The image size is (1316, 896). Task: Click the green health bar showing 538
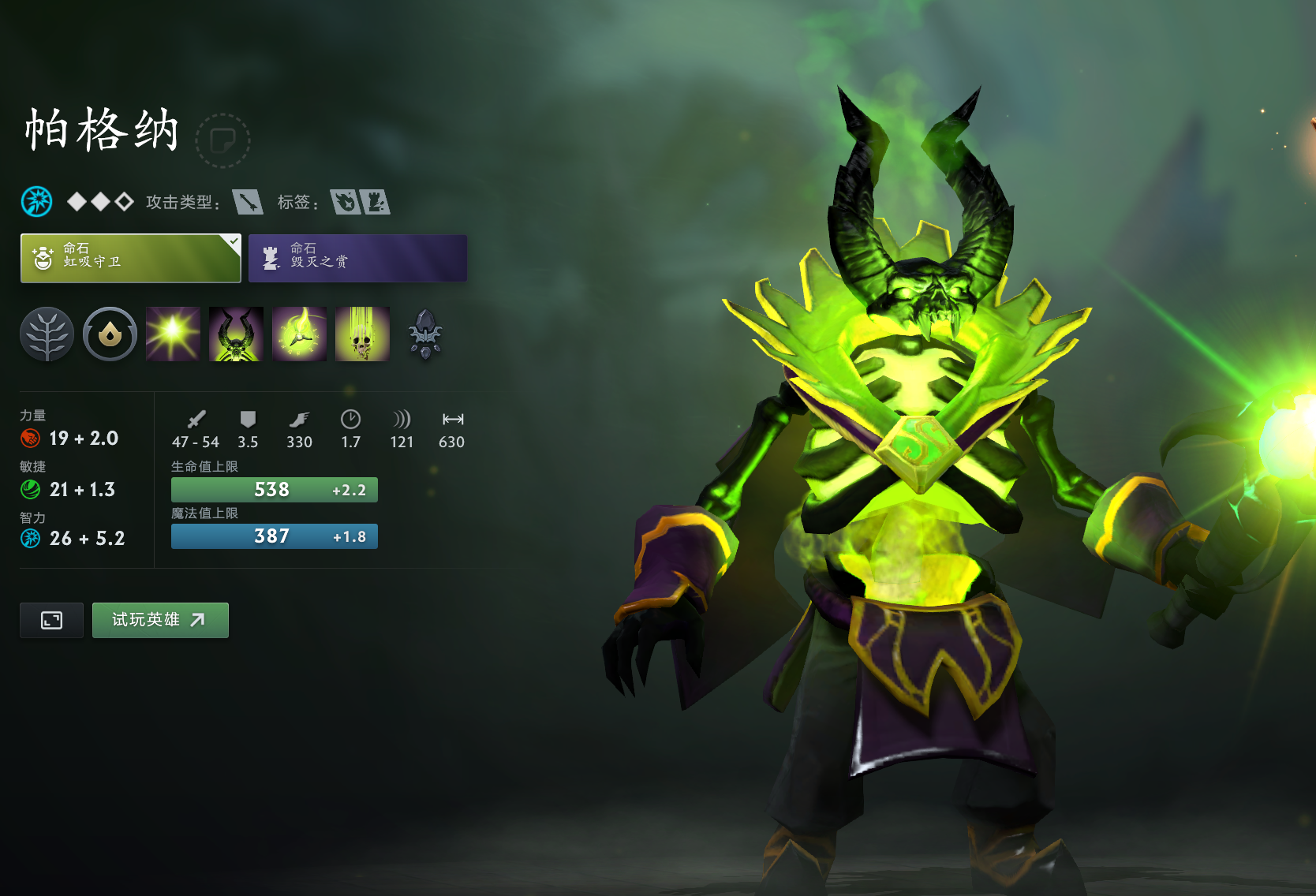point(274,490)
